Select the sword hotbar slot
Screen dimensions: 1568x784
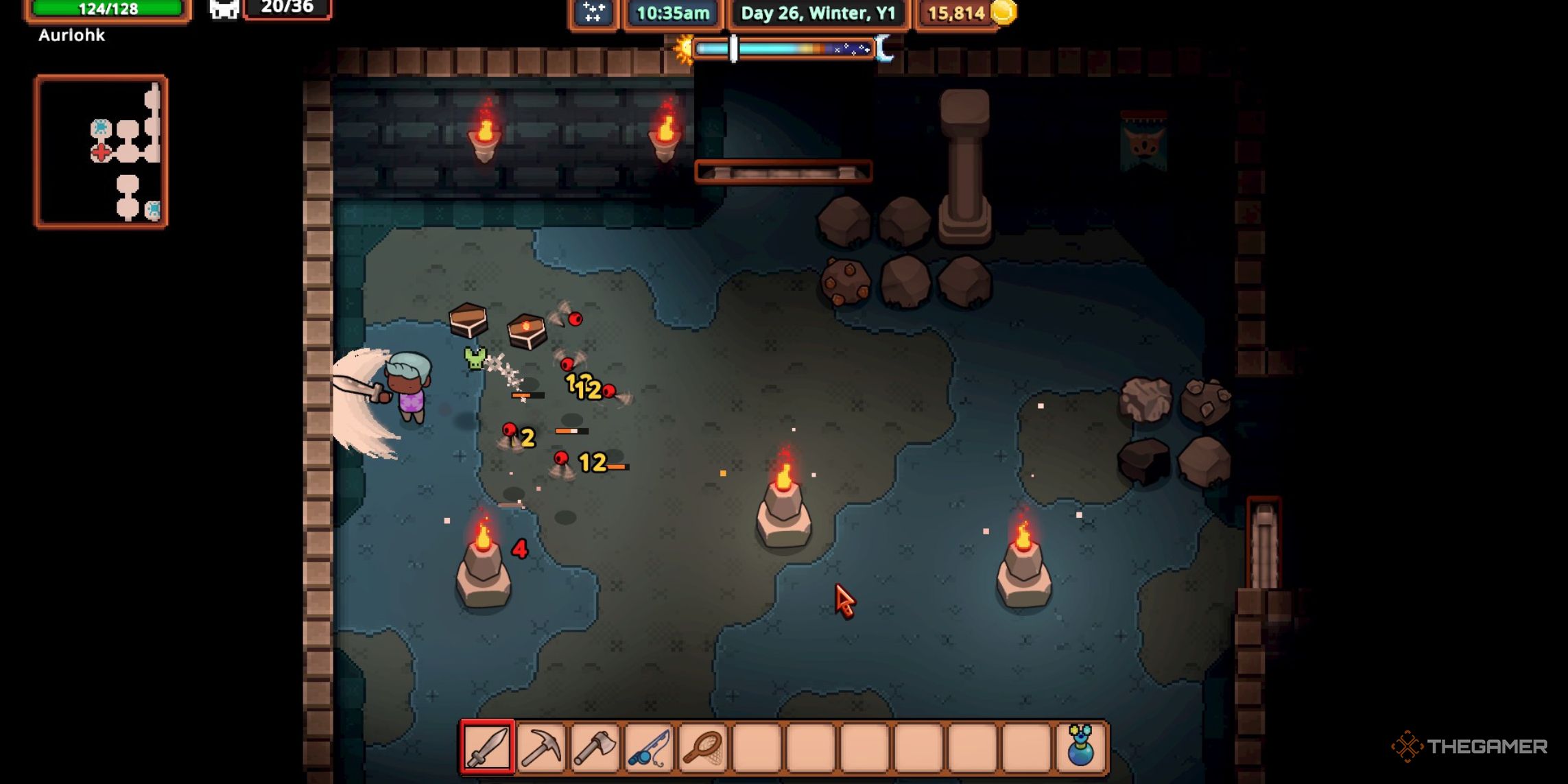click(x=487, y=746)
